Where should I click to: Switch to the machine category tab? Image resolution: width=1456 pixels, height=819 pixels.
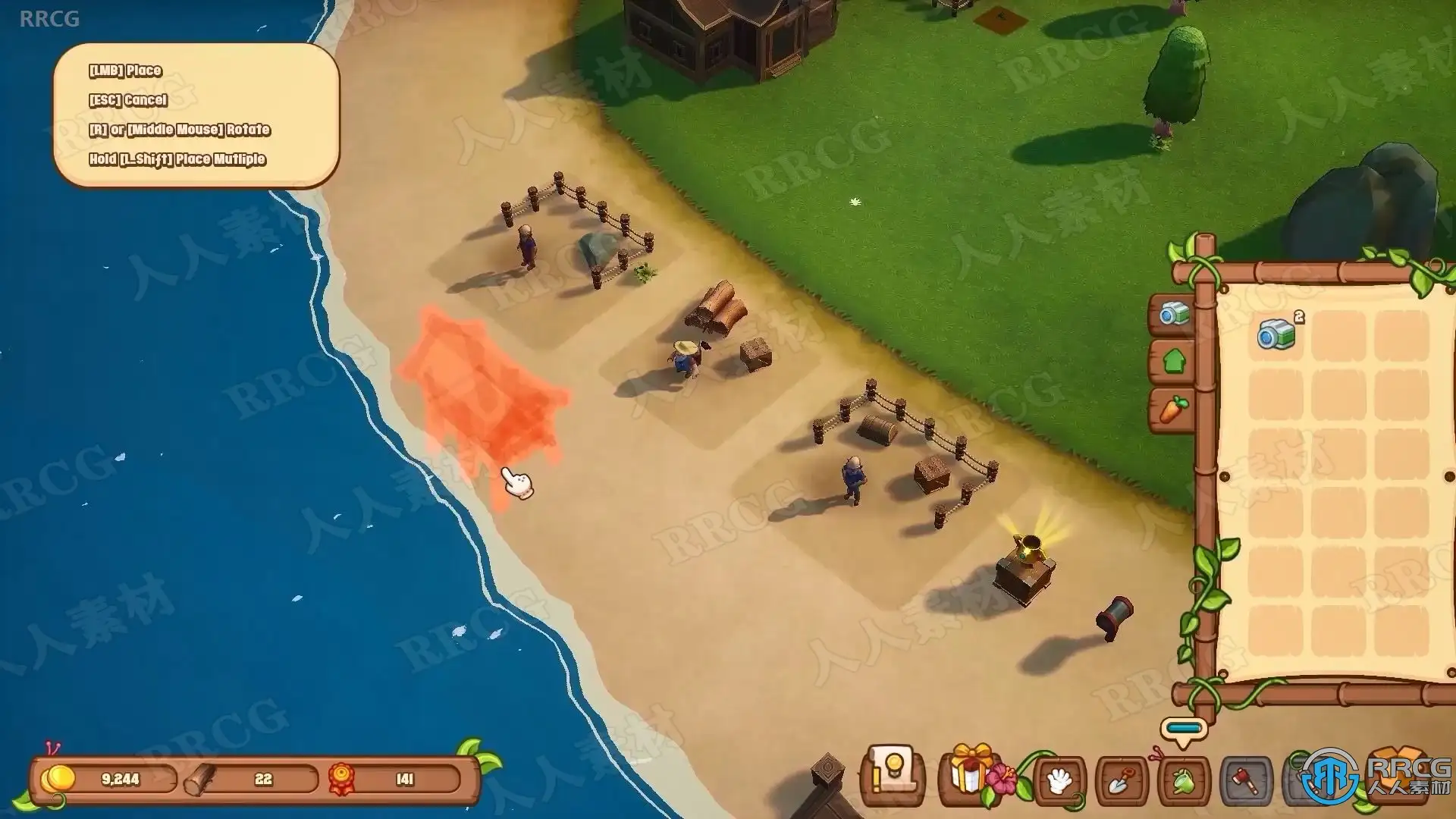coord(1173,313)
